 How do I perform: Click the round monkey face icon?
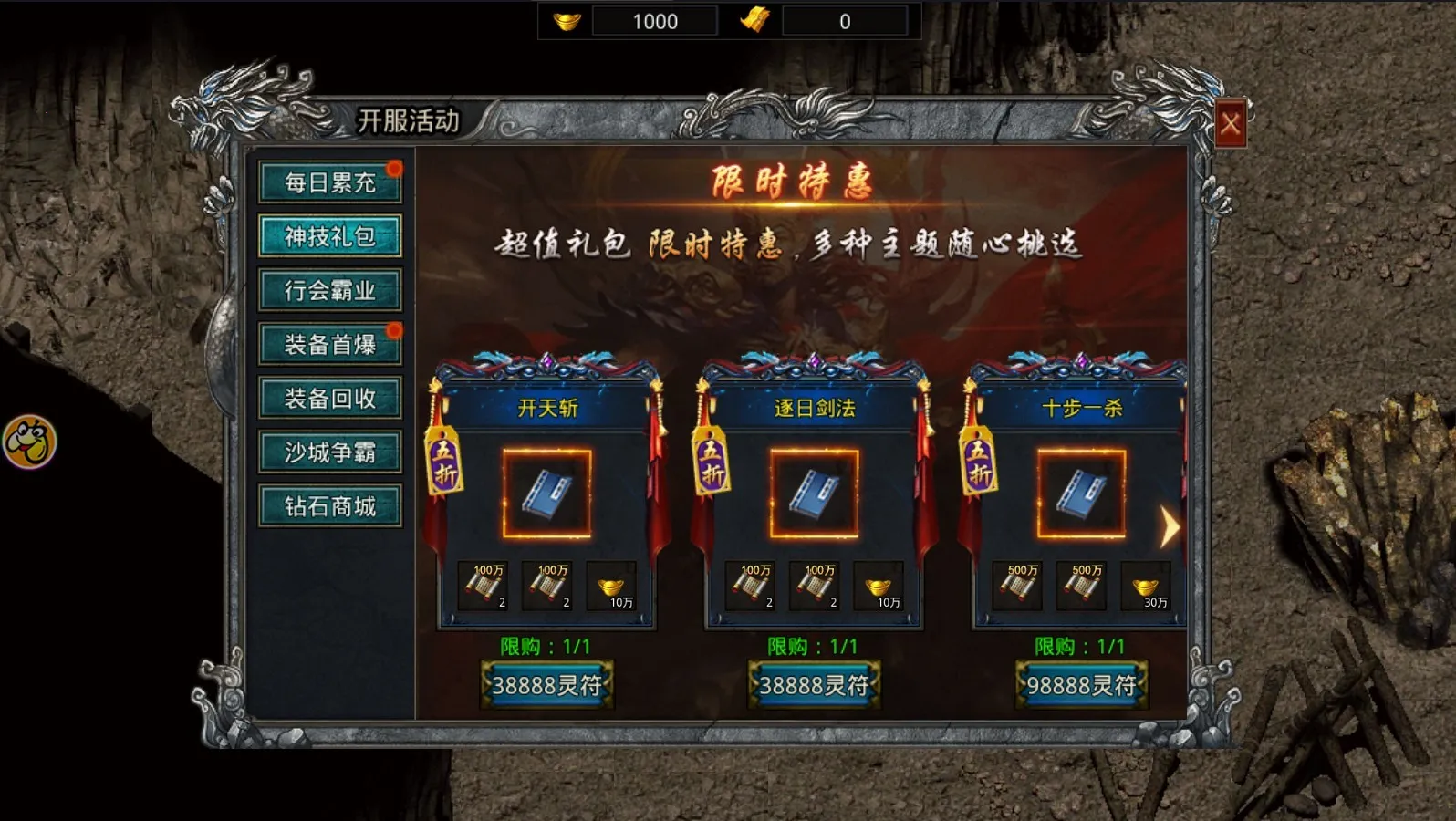coord(29,442)
